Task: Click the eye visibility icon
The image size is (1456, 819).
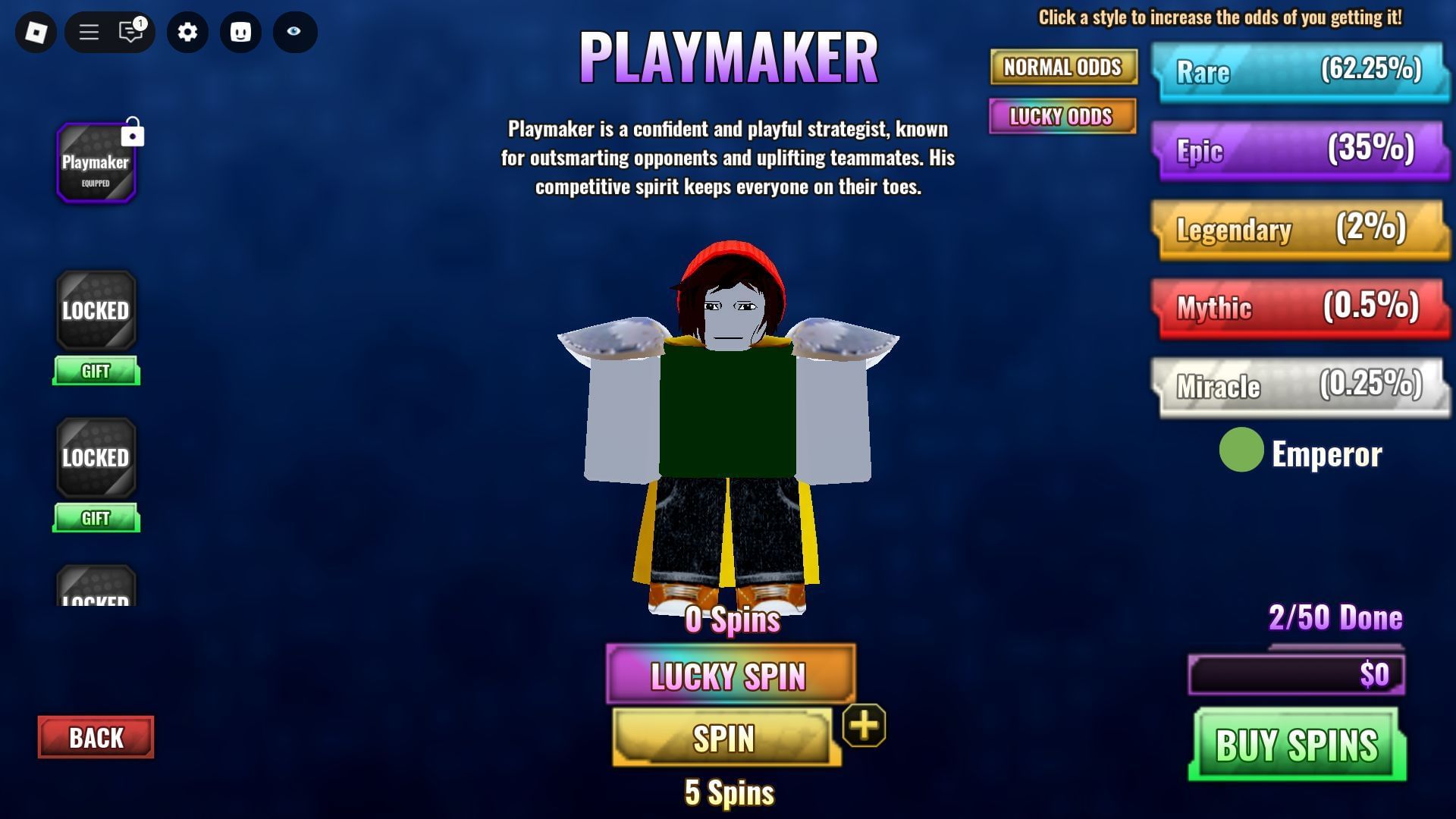Action: point(294,32)
